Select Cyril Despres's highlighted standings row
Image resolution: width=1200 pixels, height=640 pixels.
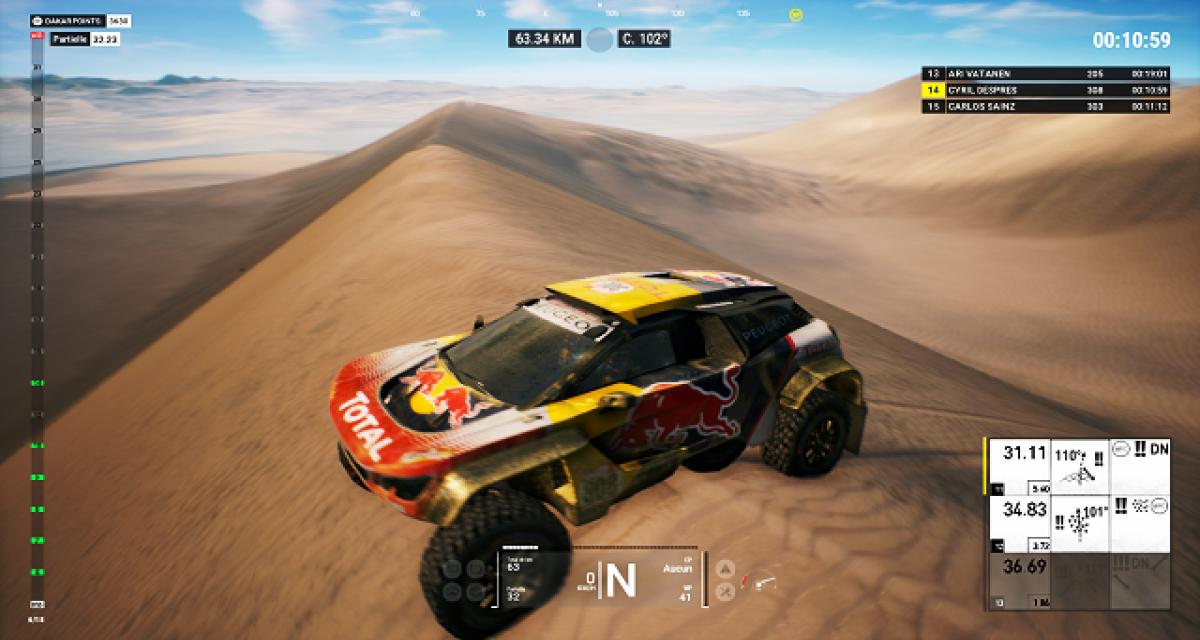click(1046, 89)
